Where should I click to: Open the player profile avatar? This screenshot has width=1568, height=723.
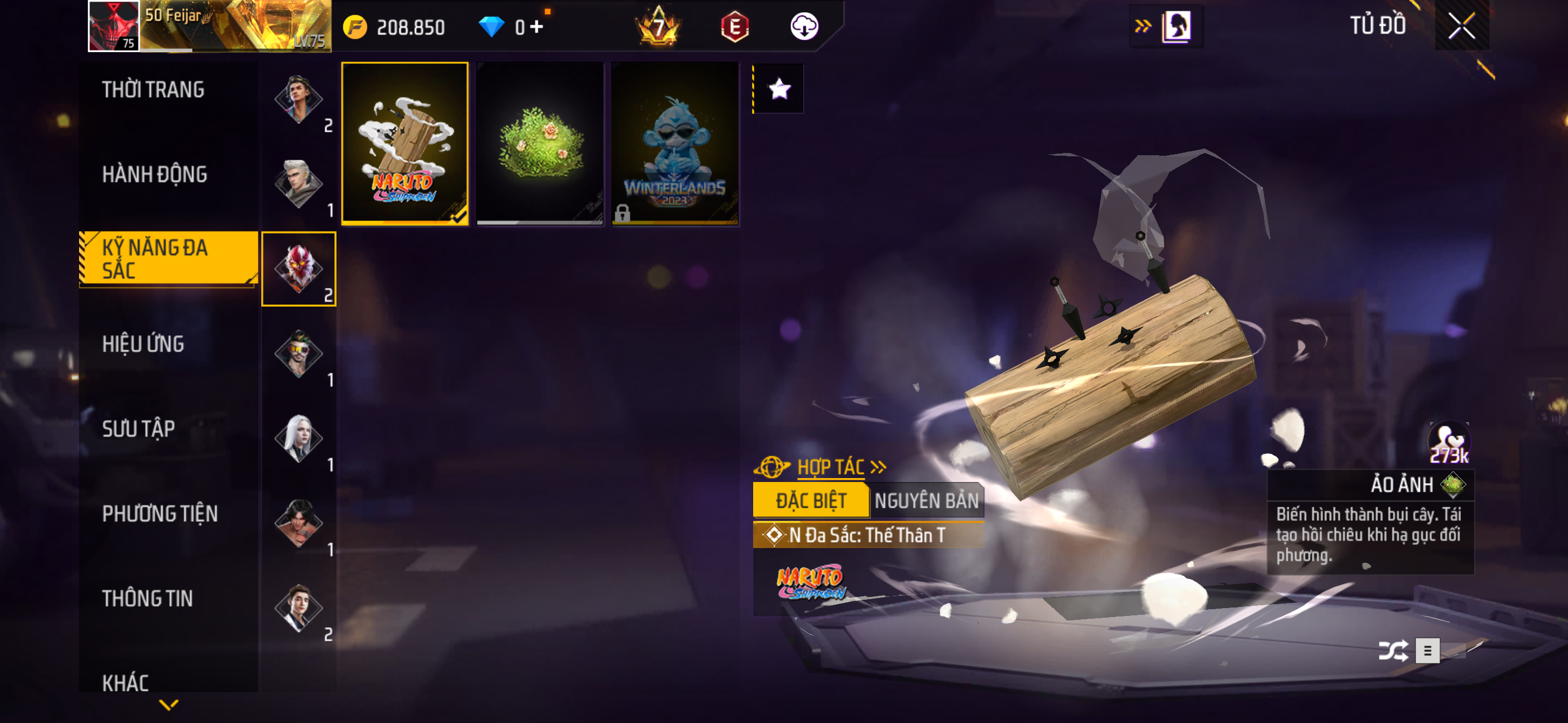click(x=114, y=26)
